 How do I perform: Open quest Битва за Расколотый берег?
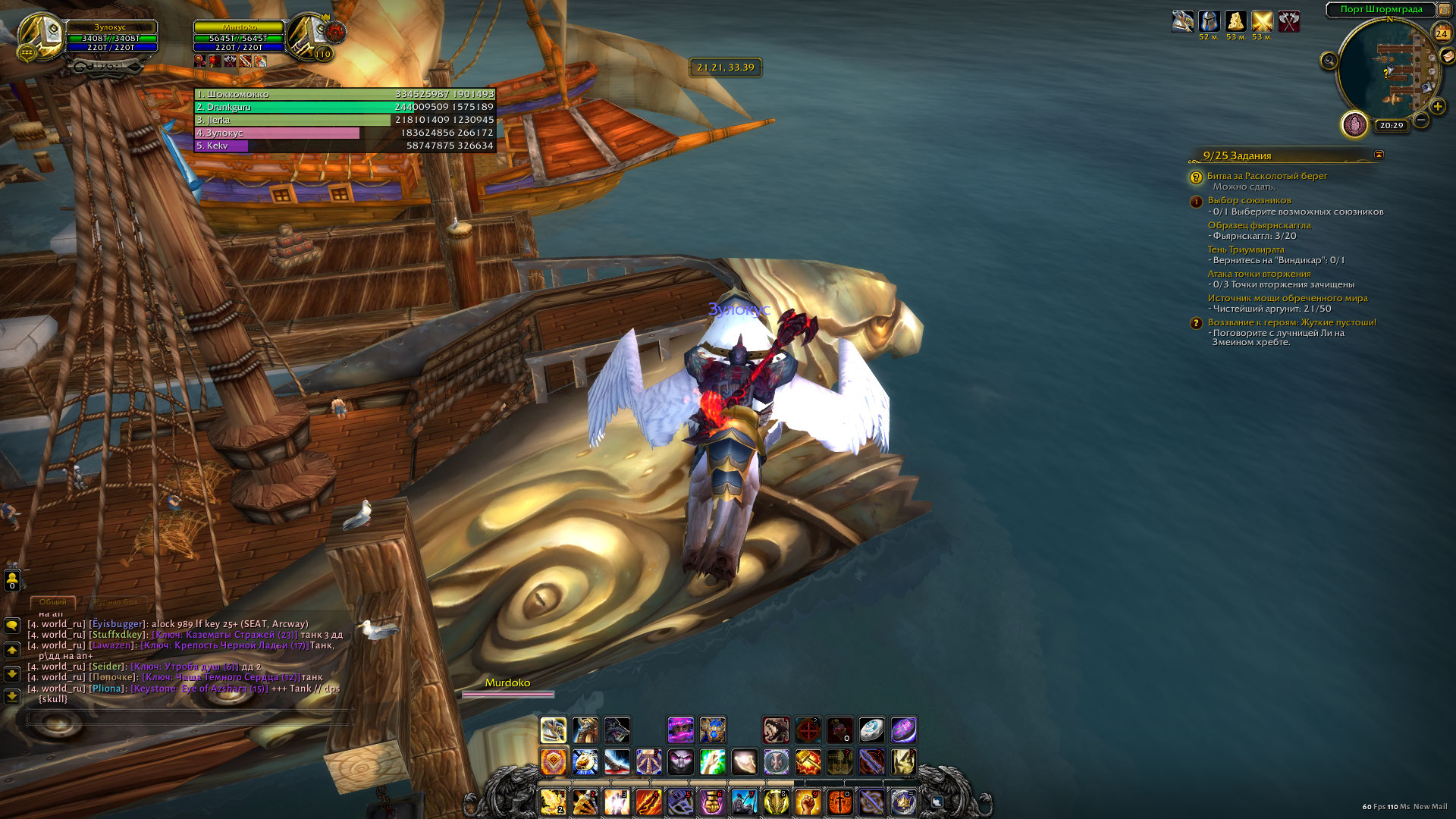point(1266,176)
